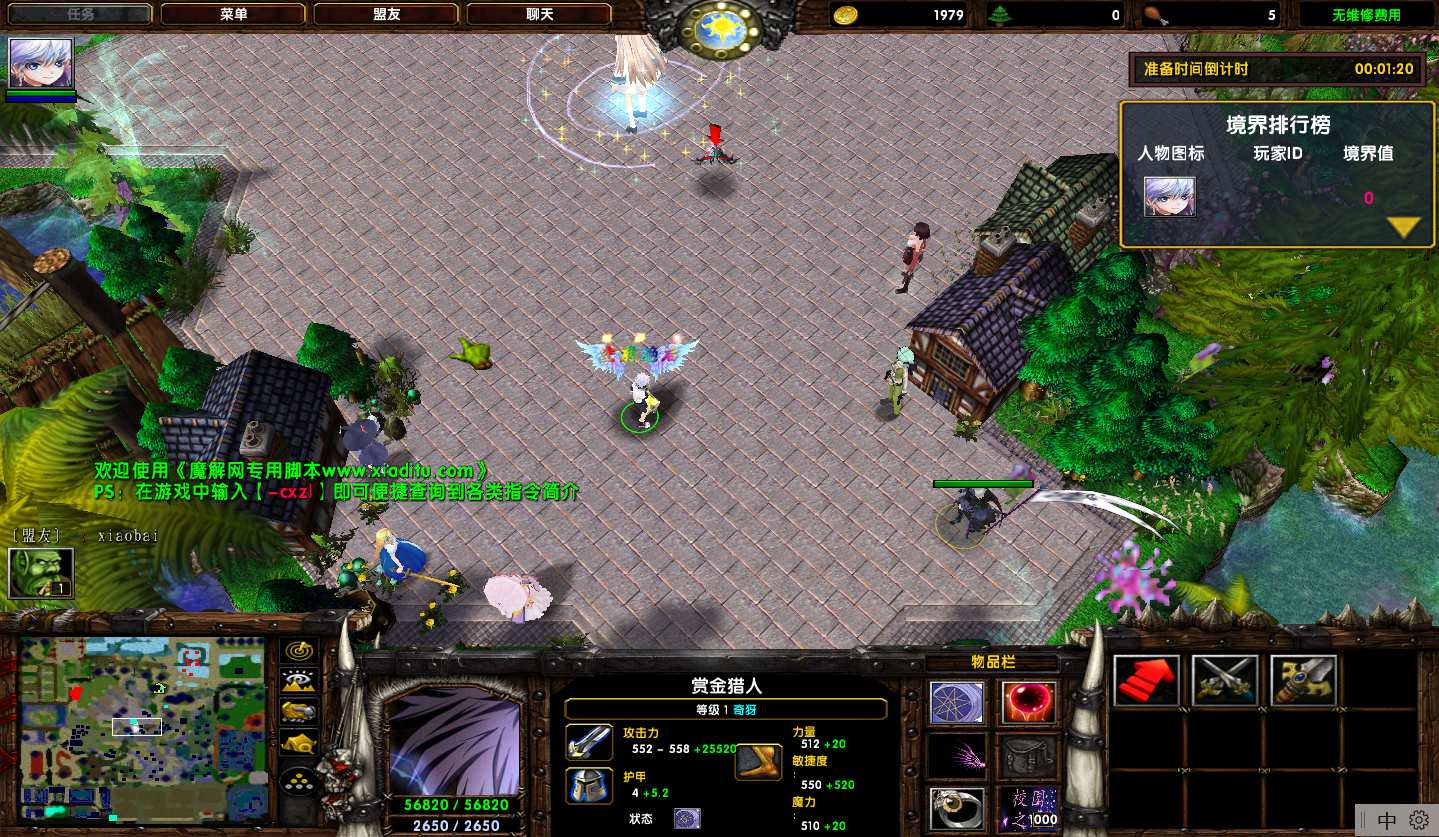
Task: Select the silver ring inventory item
Action: 956,808
